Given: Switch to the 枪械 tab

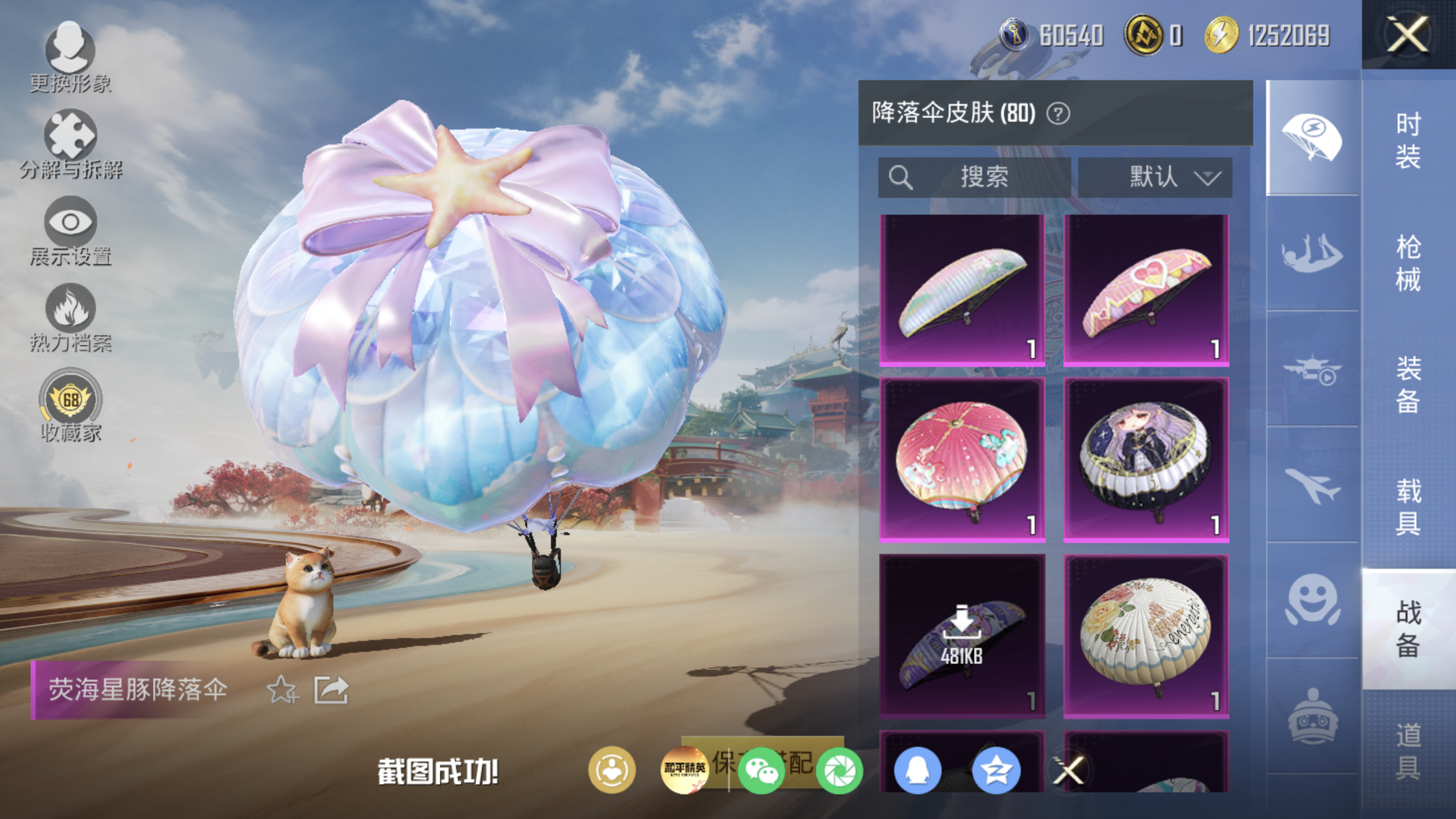Looking at the screenshot, I should (x=1409, y=263).
